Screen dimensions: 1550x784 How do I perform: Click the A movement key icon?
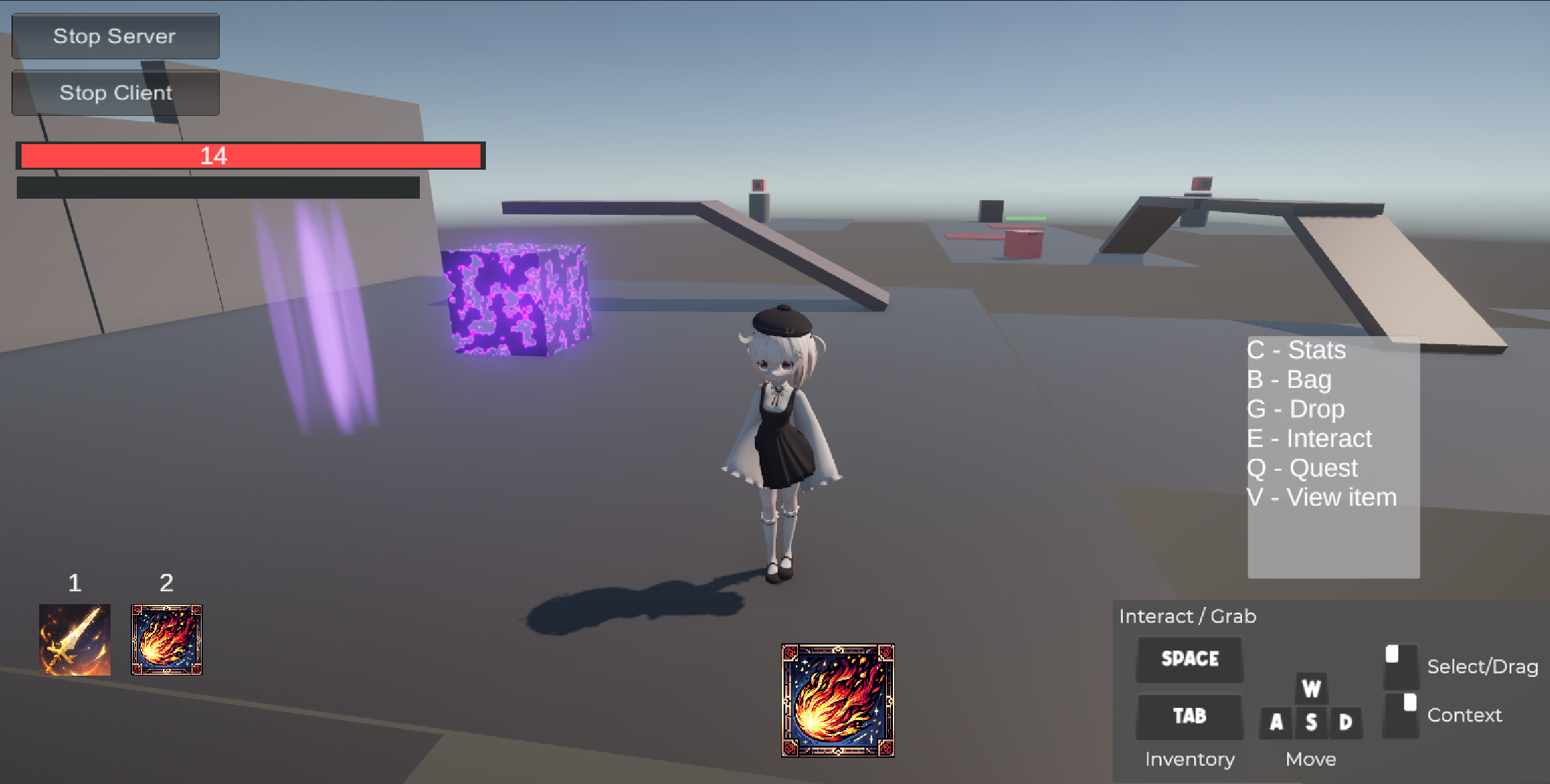[x=1276, y=723]
